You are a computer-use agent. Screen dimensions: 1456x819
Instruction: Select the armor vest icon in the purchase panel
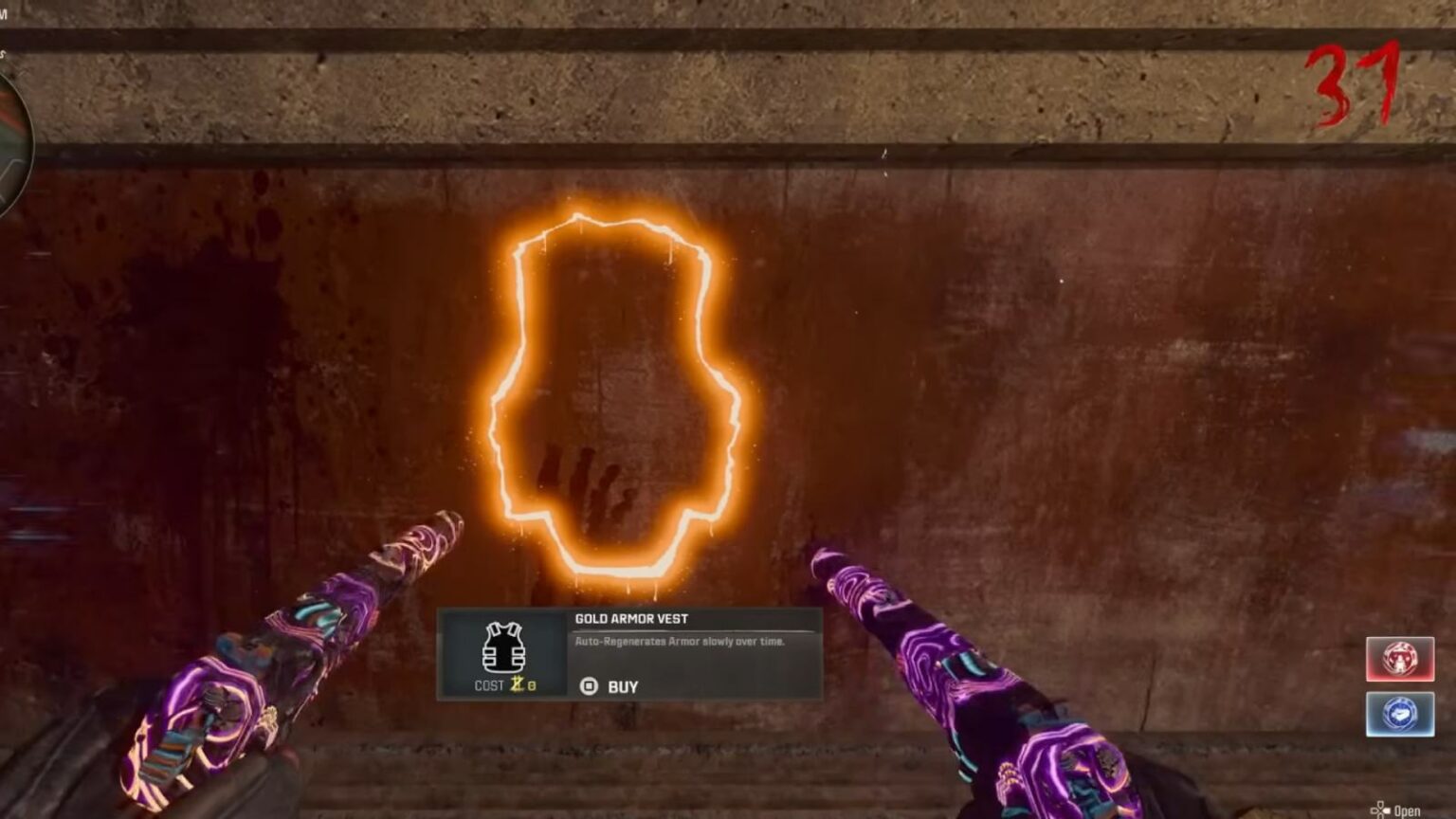[x=502, y=649]
